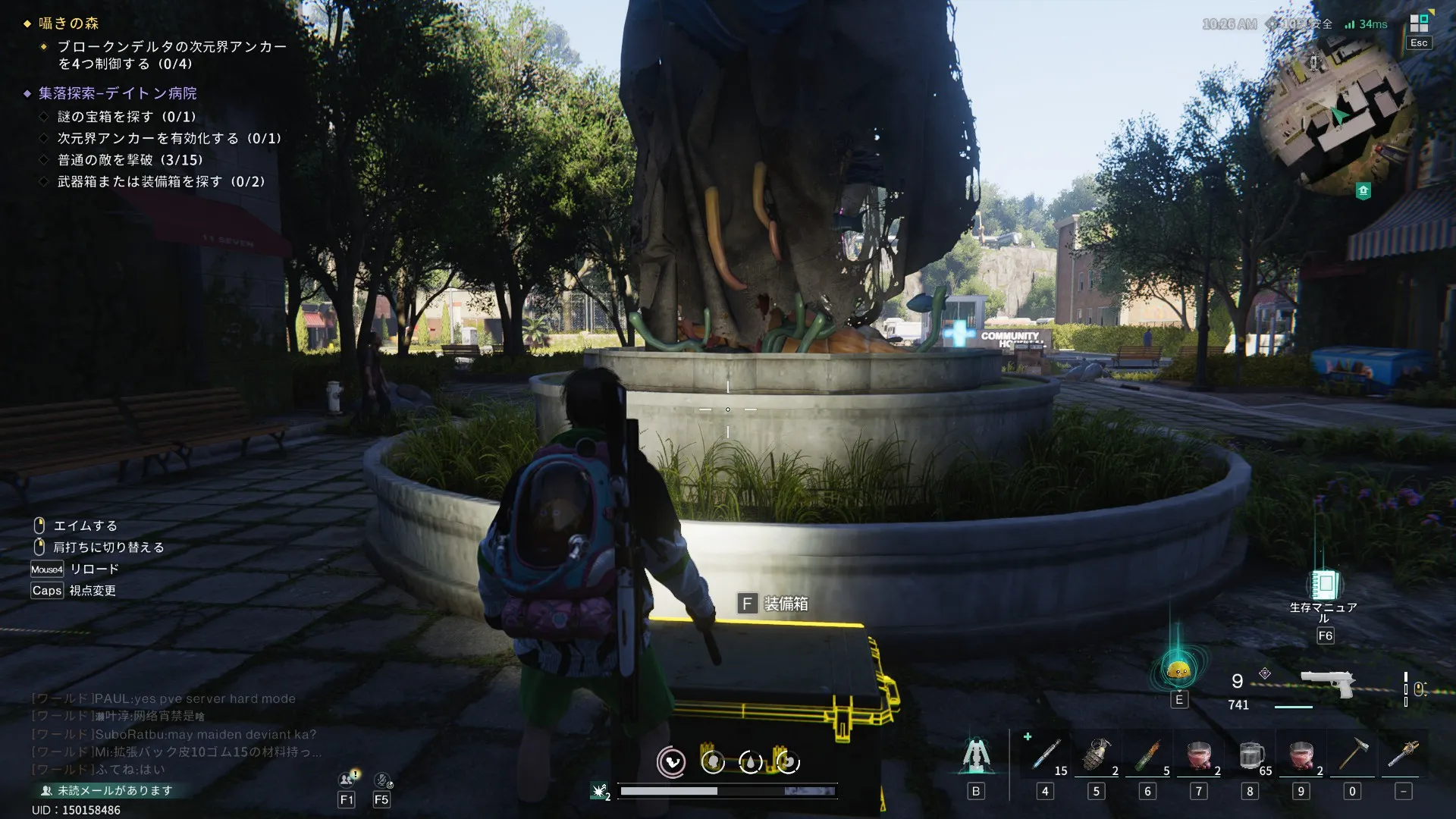Select the molotov cocktail hotbar slot
Image resolution: width=1456 pixels, height=819 pixels.
click(x=1148, y=755)
